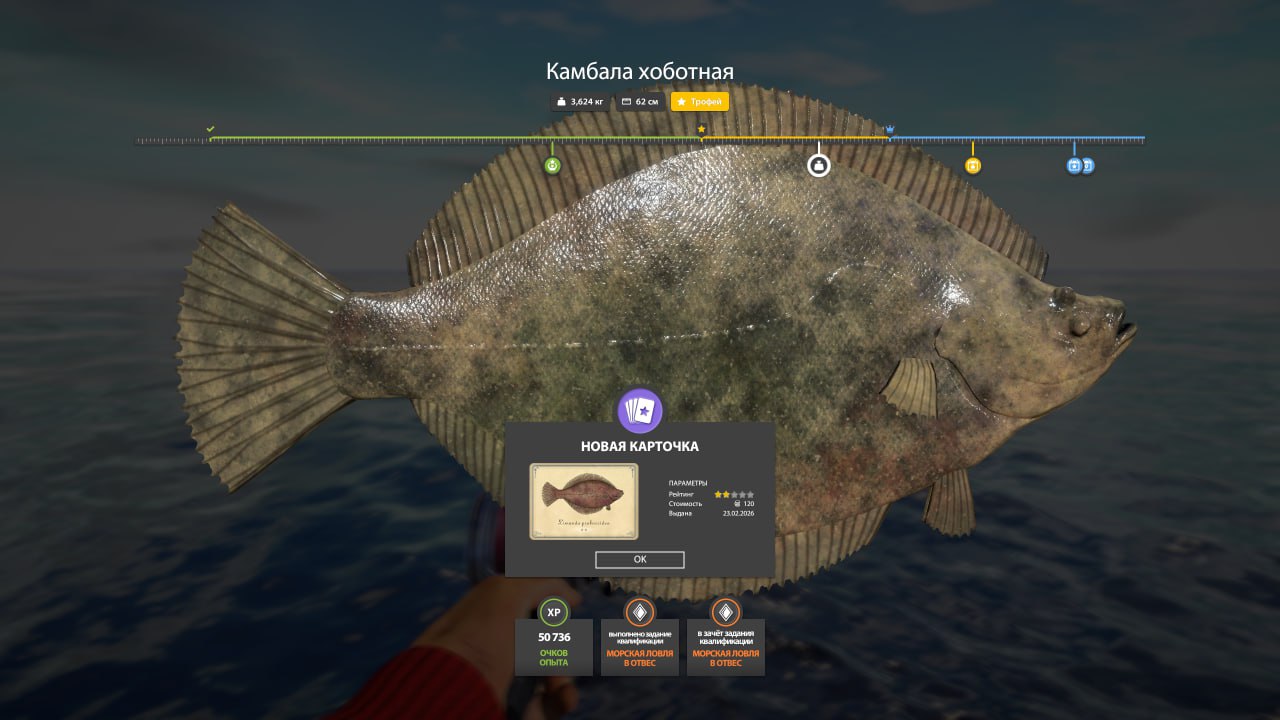Click the yellow Трофей badge
The width and height of the screenshot is (1280, 720).
point(700,102)
